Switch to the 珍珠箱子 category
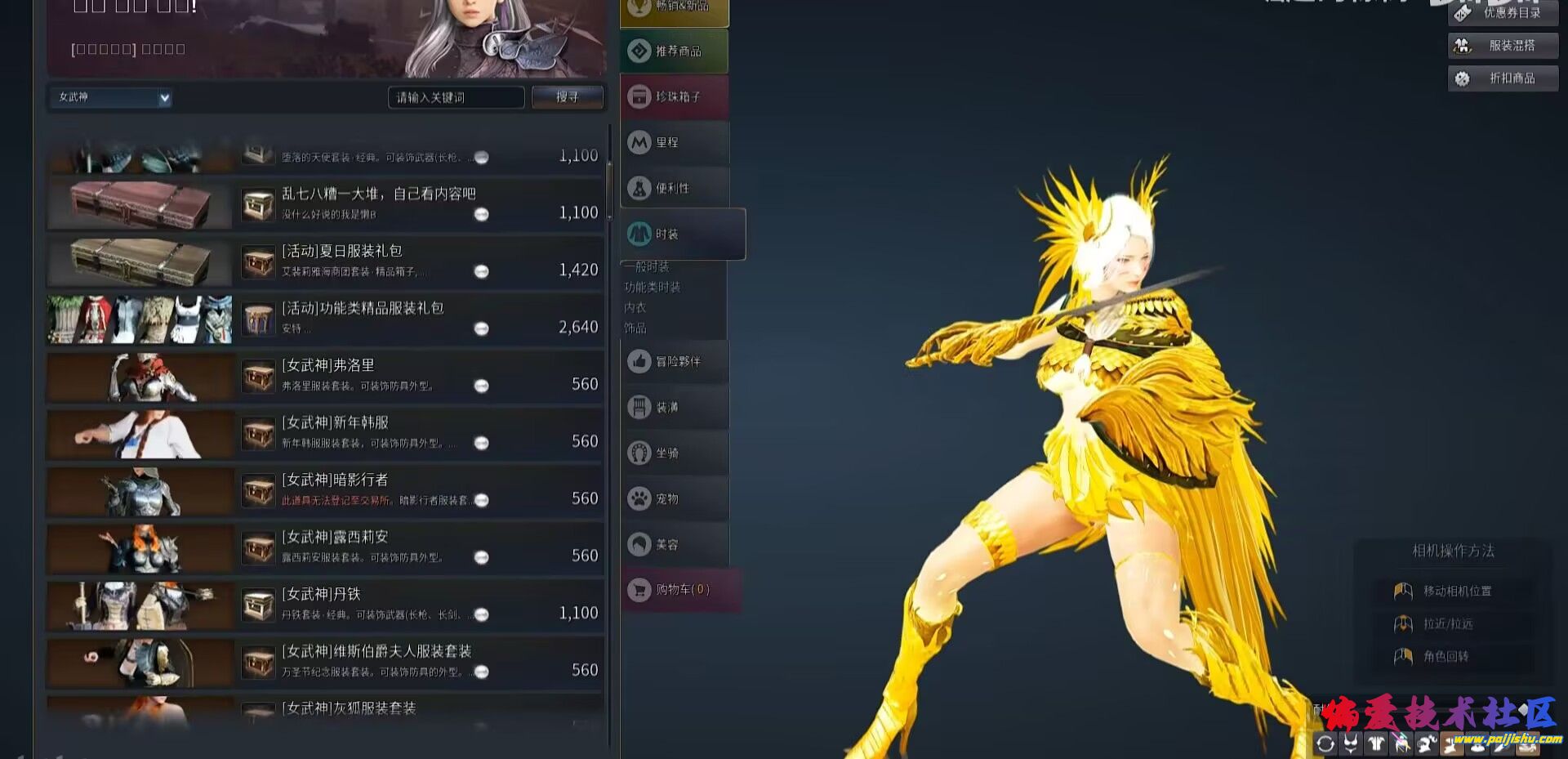The height and width of the screenshot is (759, 1568). point(675,97)
